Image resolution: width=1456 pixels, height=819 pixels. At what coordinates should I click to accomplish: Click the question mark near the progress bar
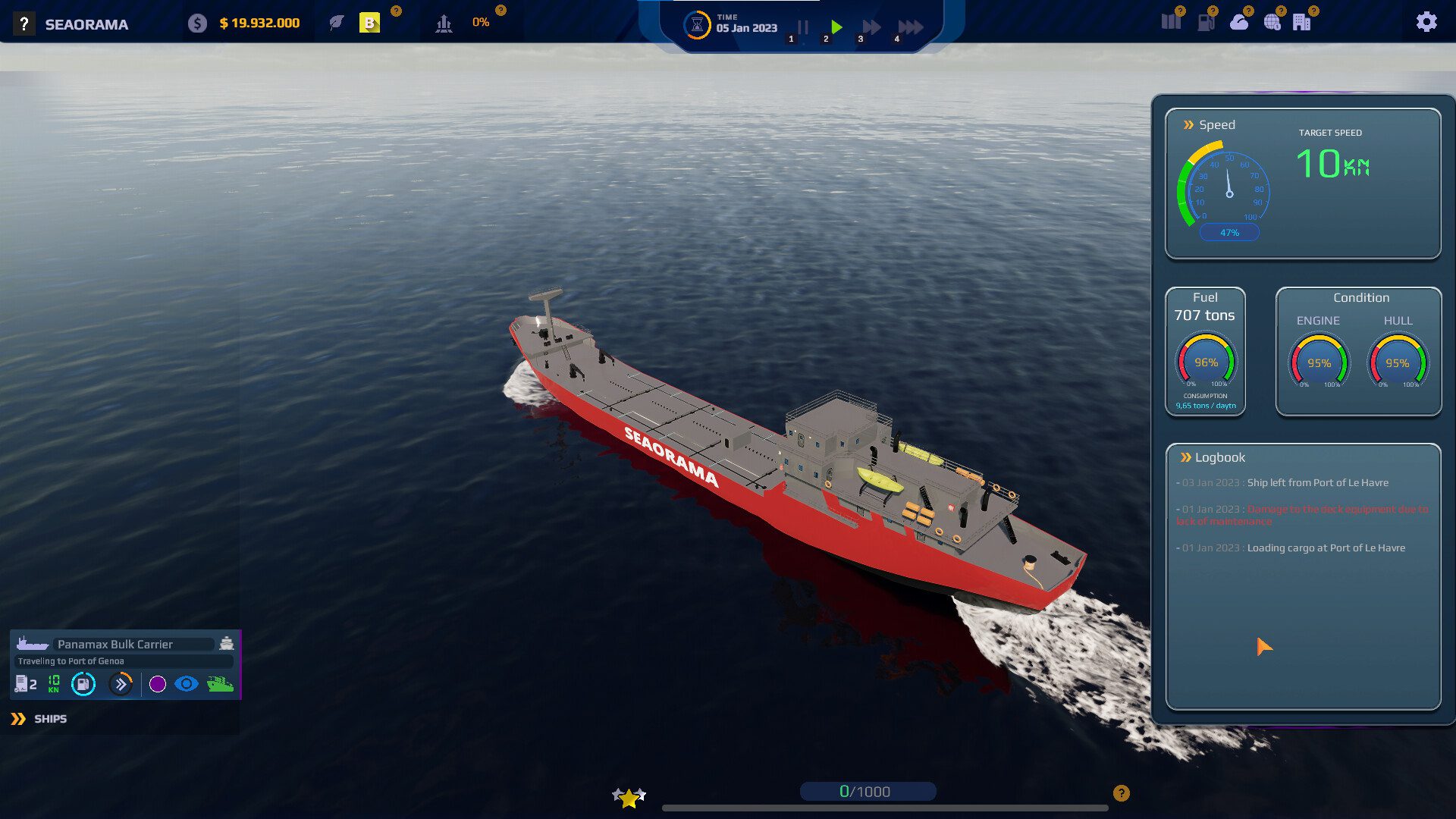coord(1120,792)
